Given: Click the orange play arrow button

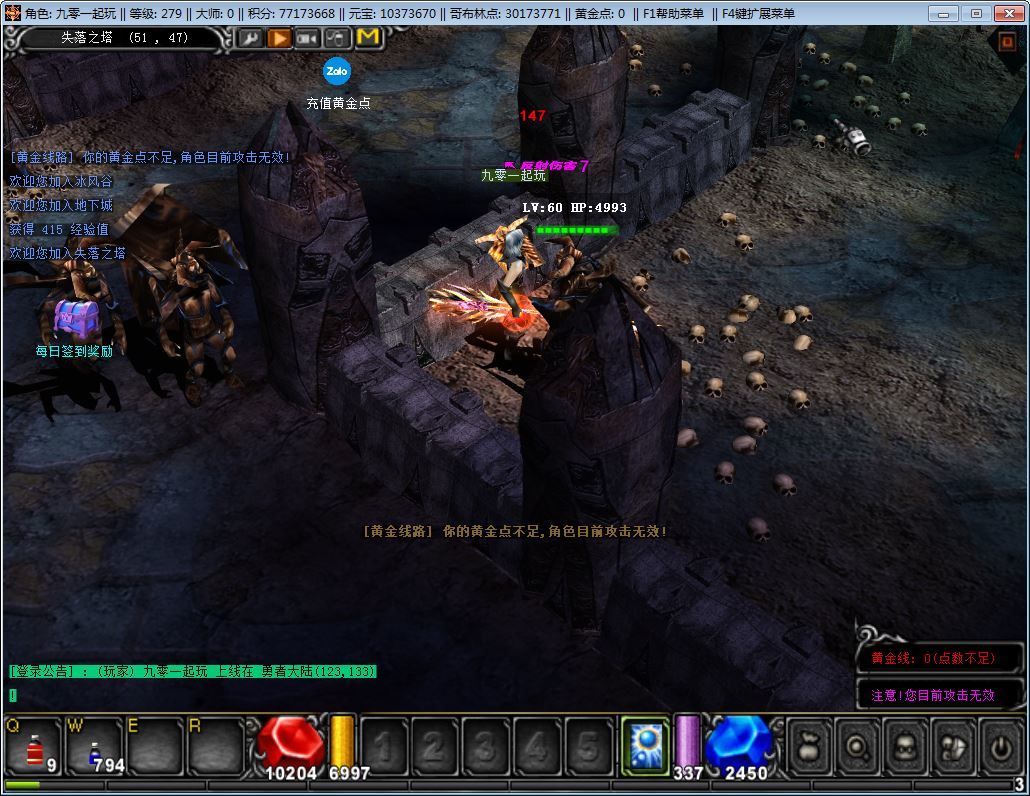Looking at the screenshot, I should [279, 38].
